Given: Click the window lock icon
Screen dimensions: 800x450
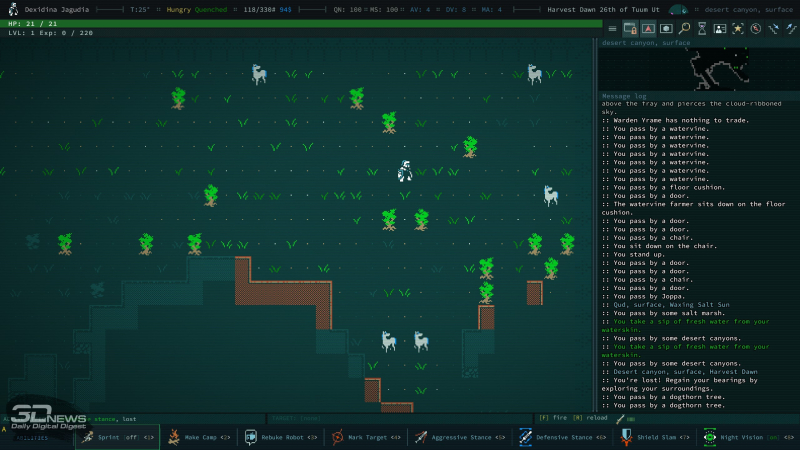Looking at the screenshot, I should point(630,28).
